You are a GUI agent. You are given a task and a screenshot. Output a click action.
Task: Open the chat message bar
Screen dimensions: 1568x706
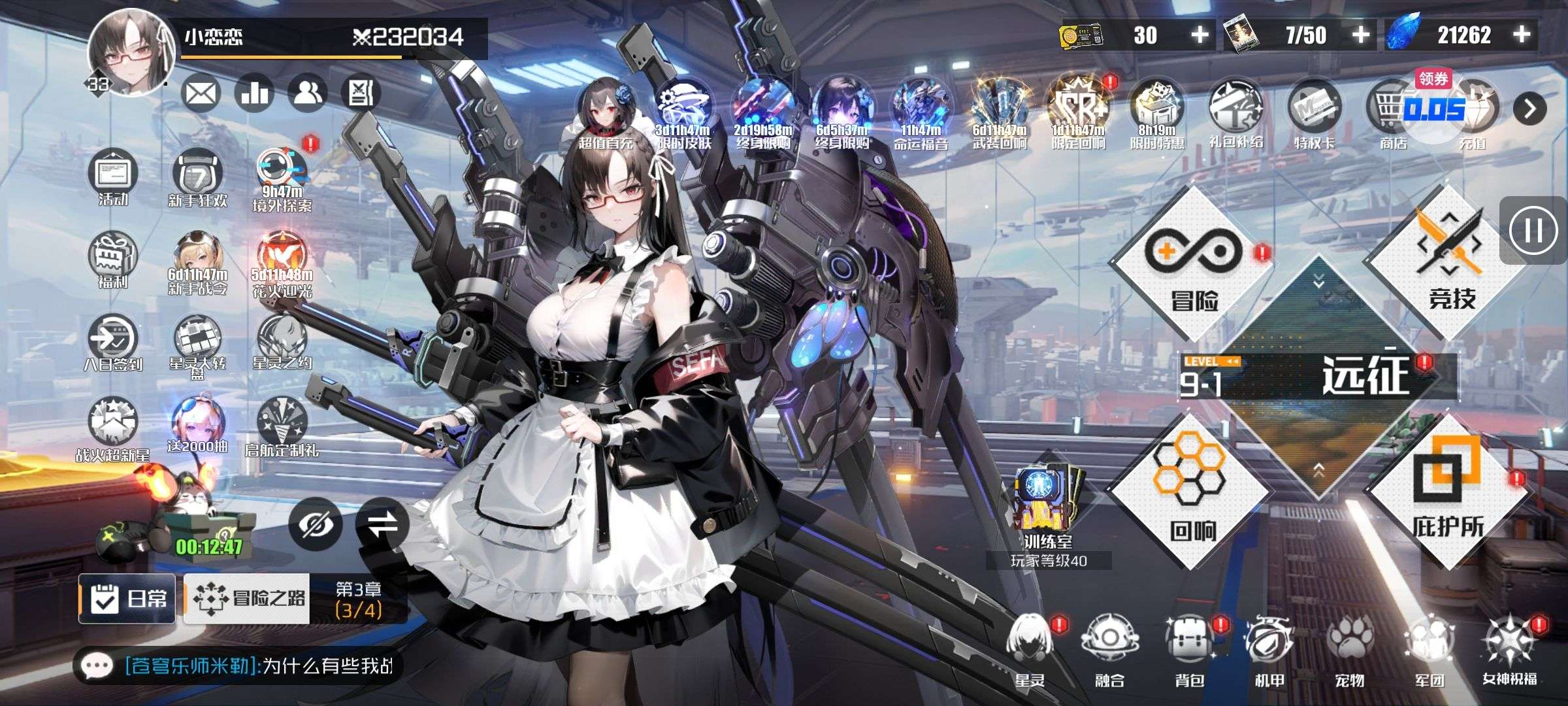[235, 665]
